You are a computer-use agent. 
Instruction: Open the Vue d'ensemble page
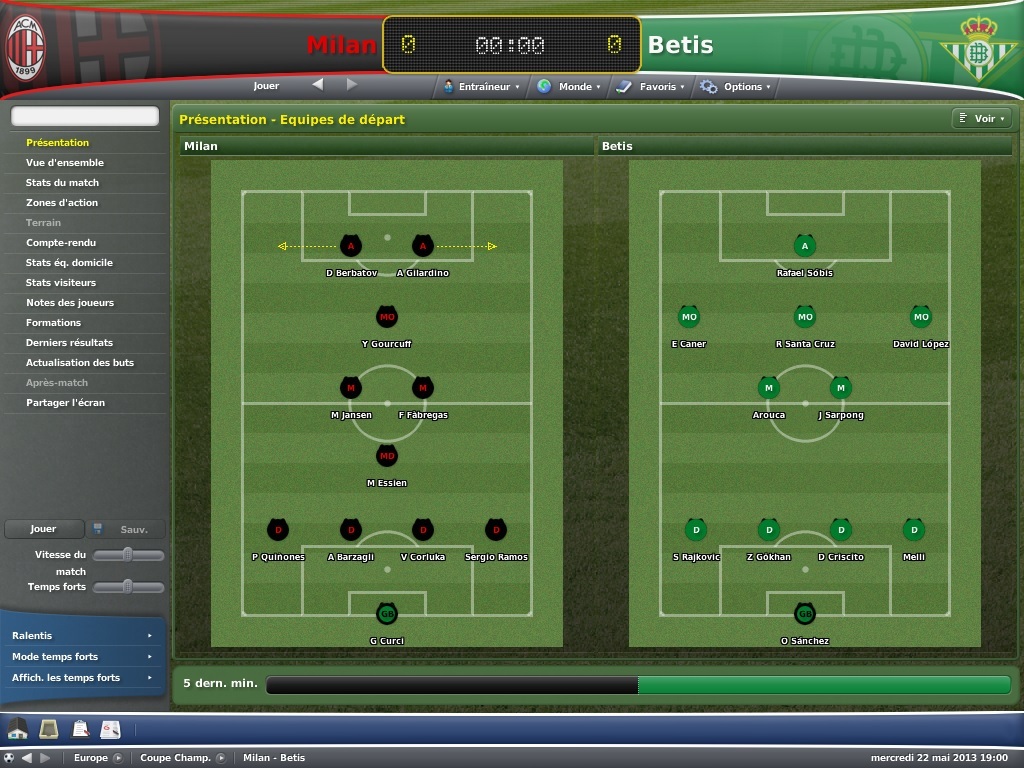pos(65,163)
